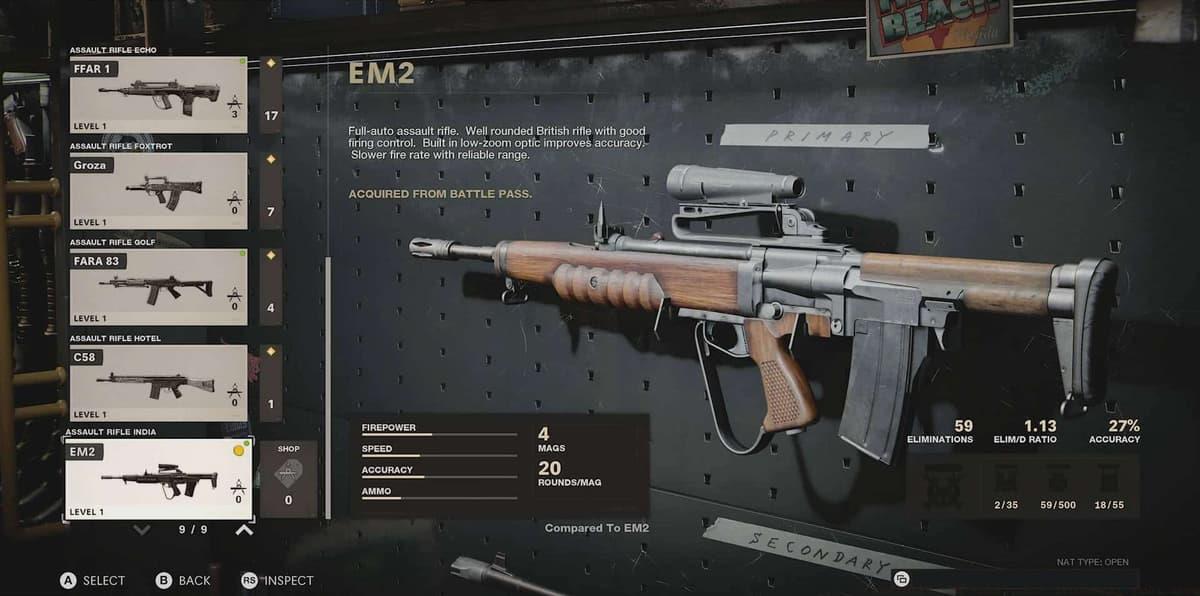Choose the Groza weapon tile
1200x596 pixels.
pos(158,191)
